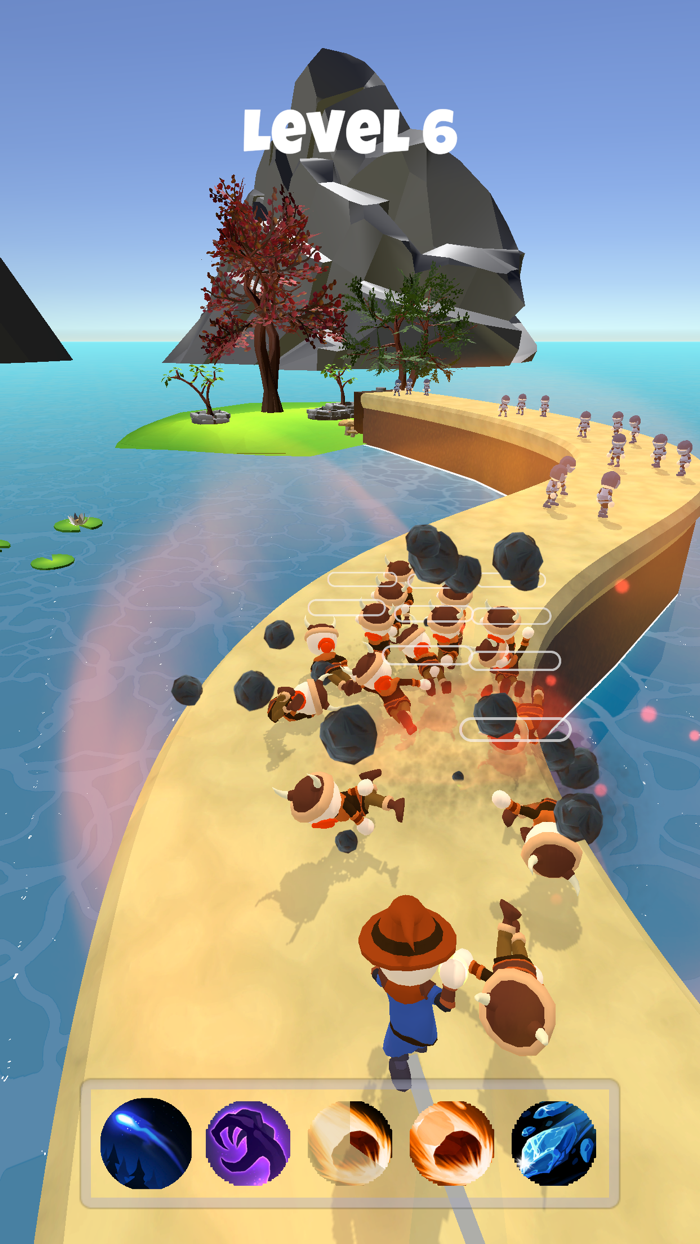This screenshot has width=700, height=1244.
Task: Select the faded, recharging meteor ability icon
Action: tap(349, 1143)
